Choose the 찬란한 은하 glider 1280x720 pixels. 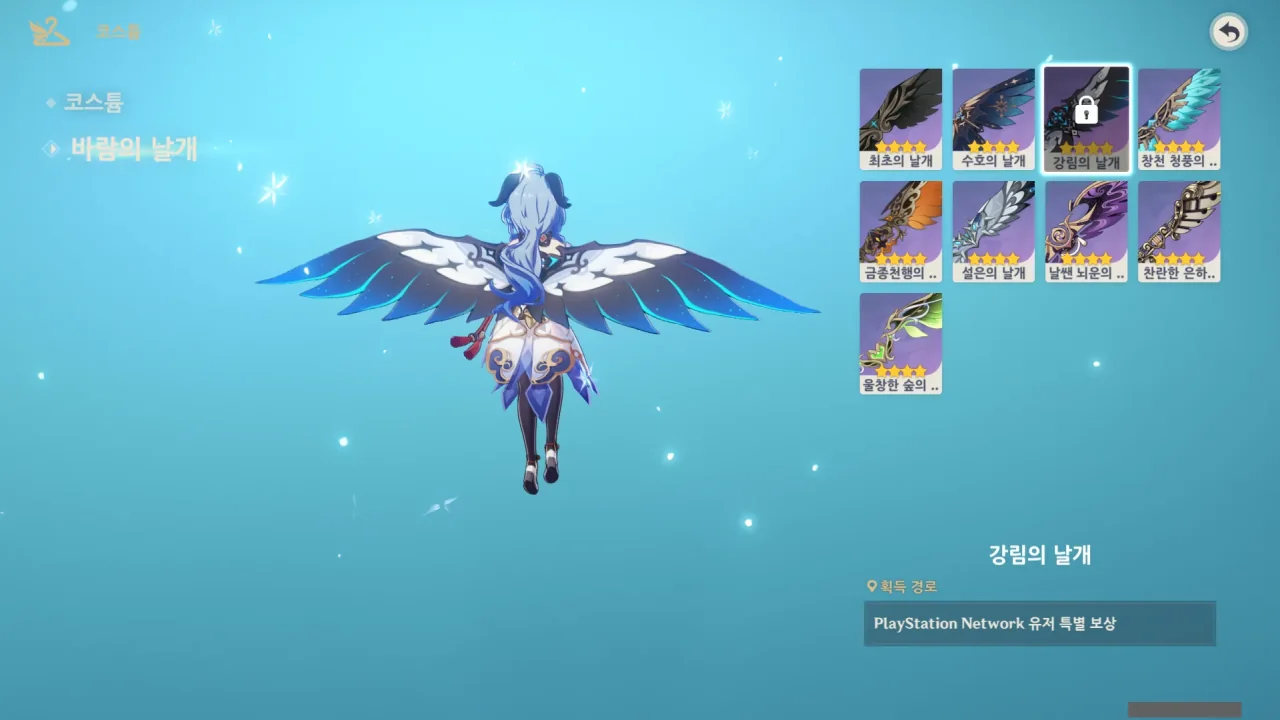tap(1179, 231)
